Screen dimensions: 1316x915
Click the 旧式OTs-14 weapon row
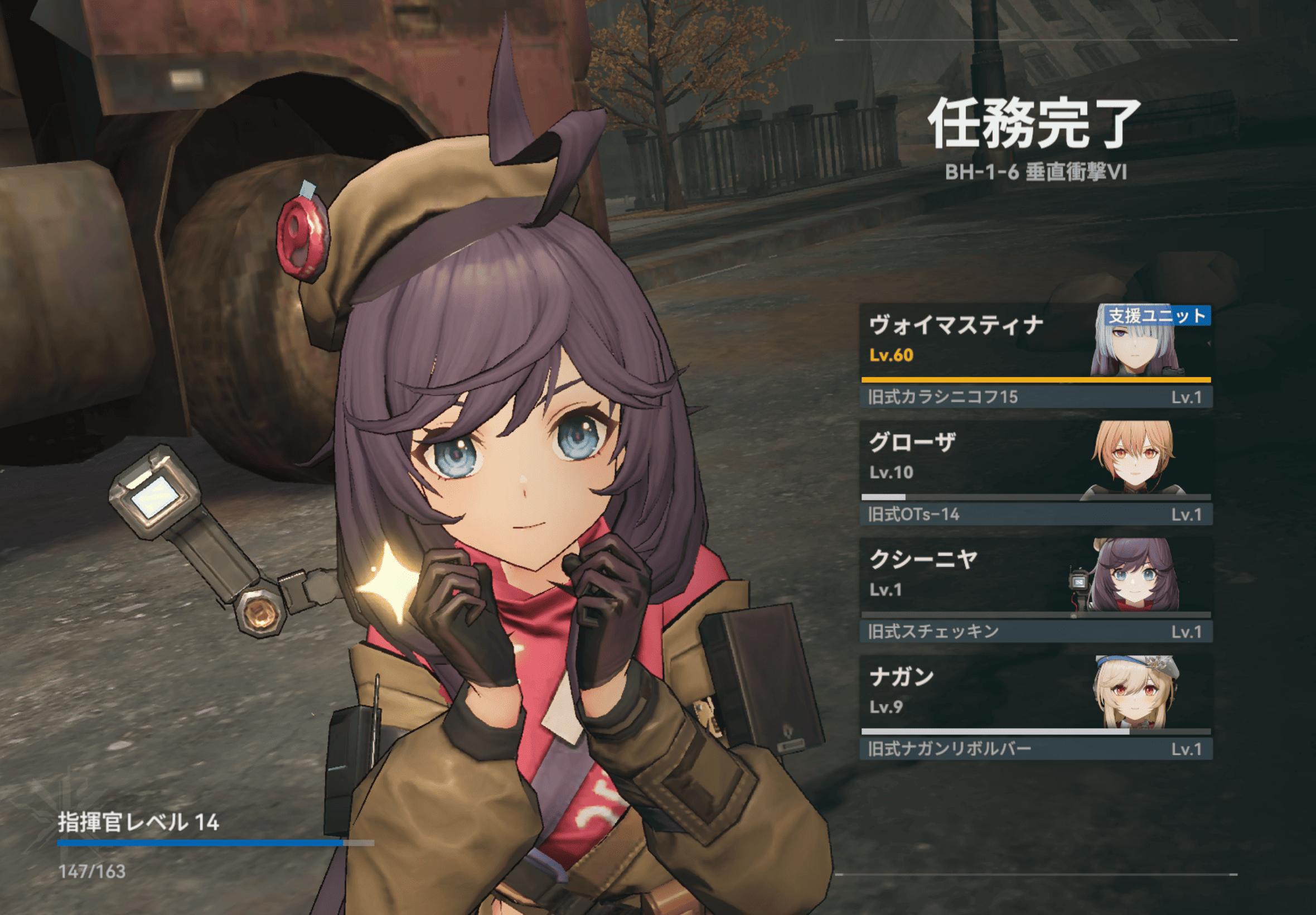[1036, 514]
